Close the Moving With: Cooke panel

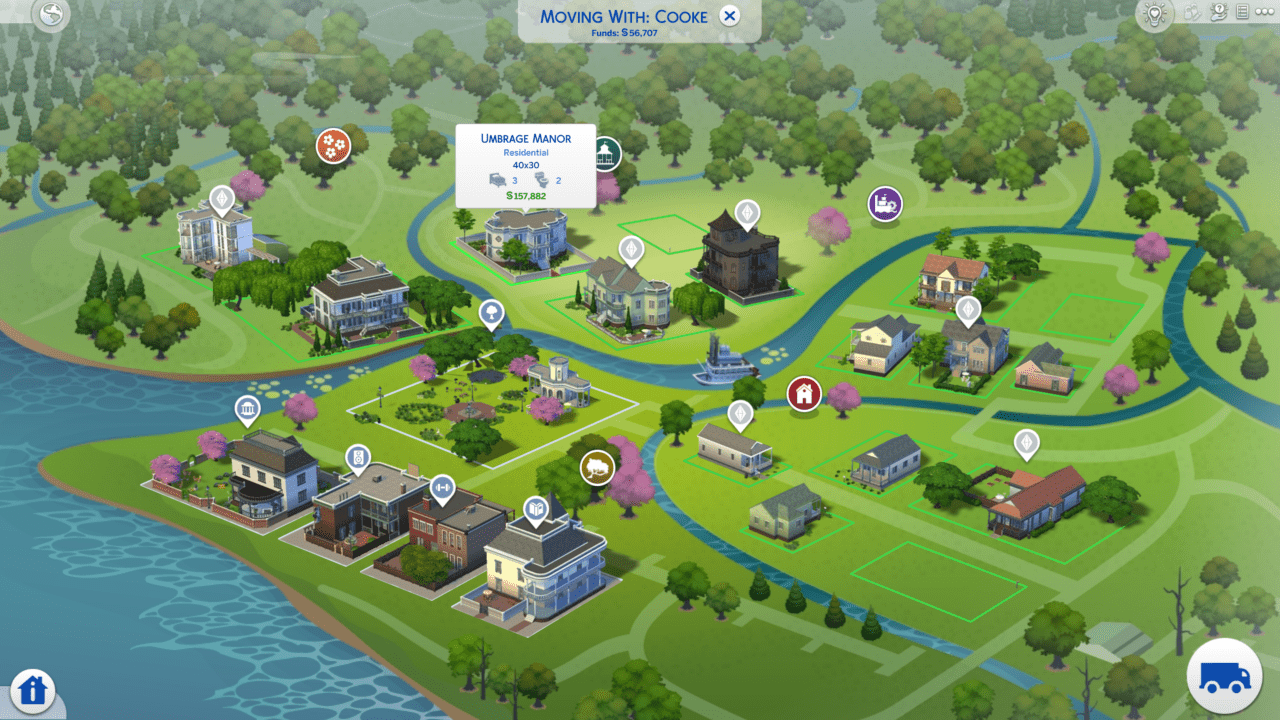(x=729, y=16)
